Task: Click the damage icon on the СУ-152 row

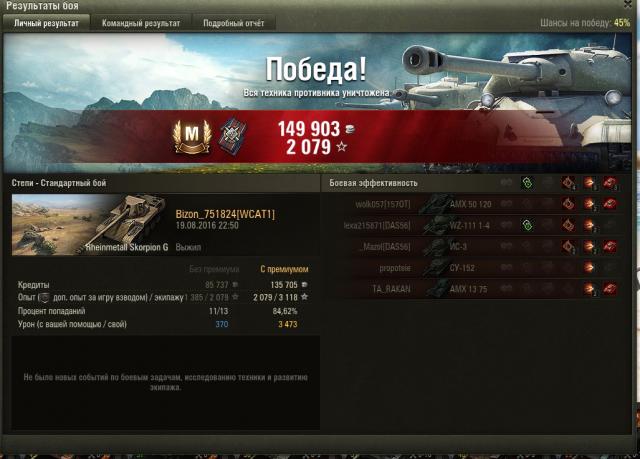Action: click(588, 269)
